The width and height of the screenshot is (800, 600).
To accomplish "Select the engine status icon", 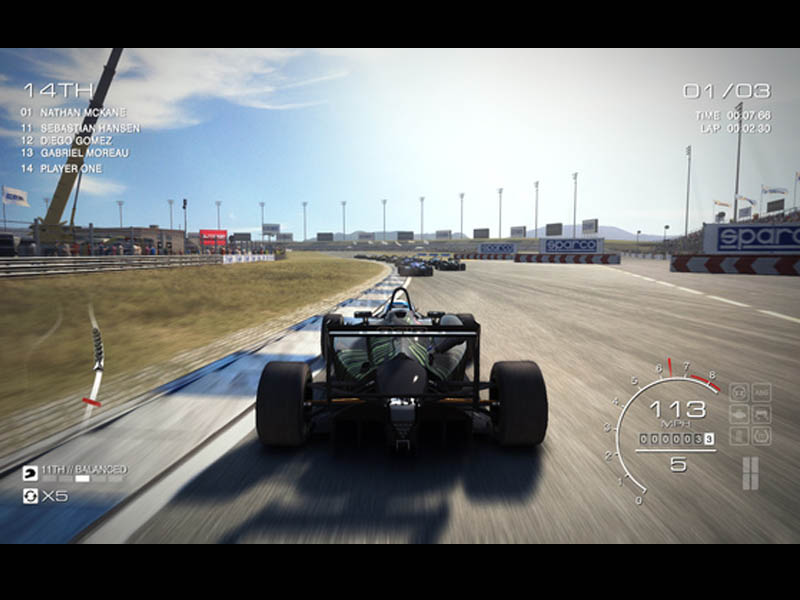I will pos(739,414).
